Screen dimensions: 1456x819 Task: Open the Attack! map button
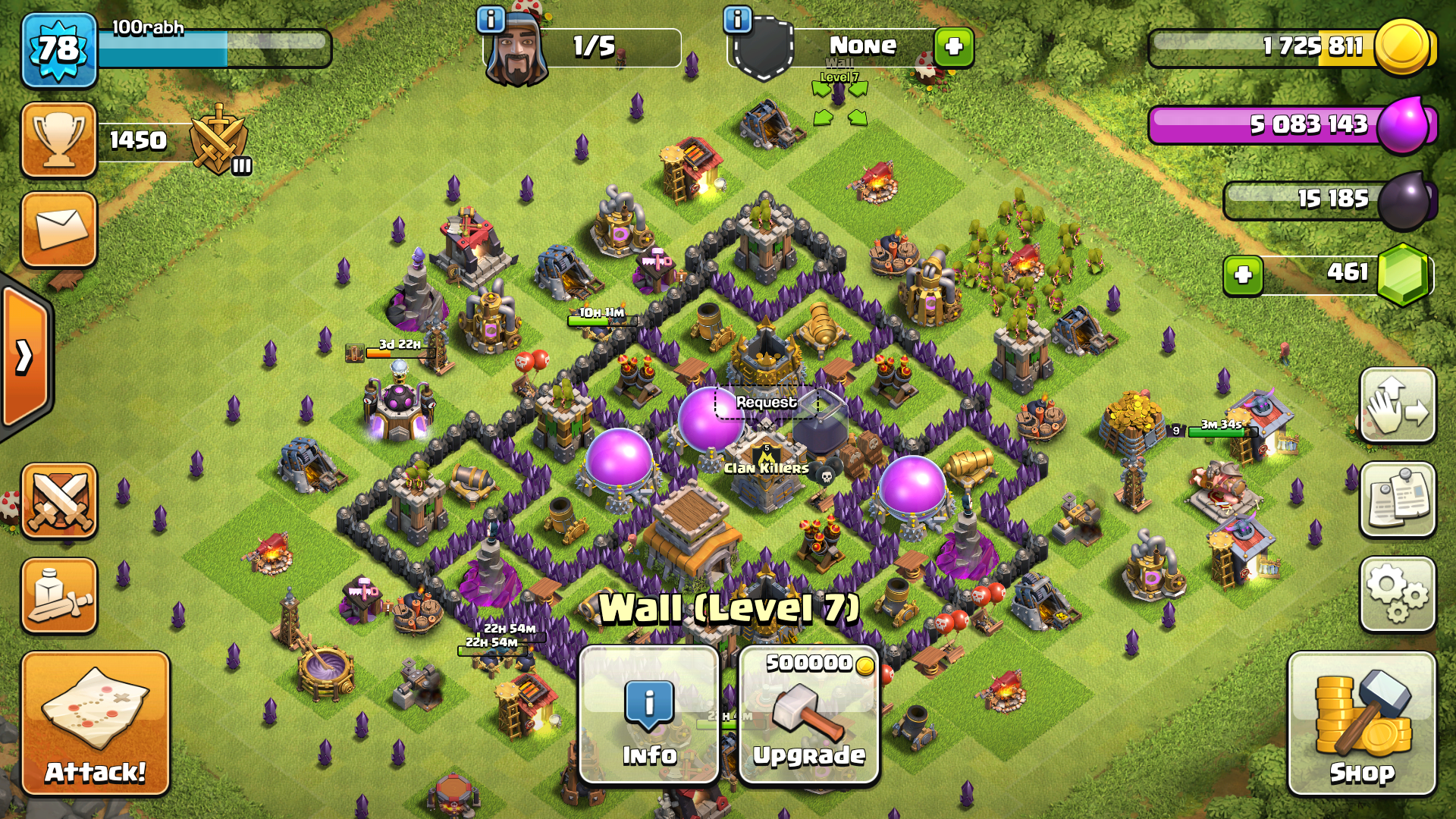coord(96,723)
